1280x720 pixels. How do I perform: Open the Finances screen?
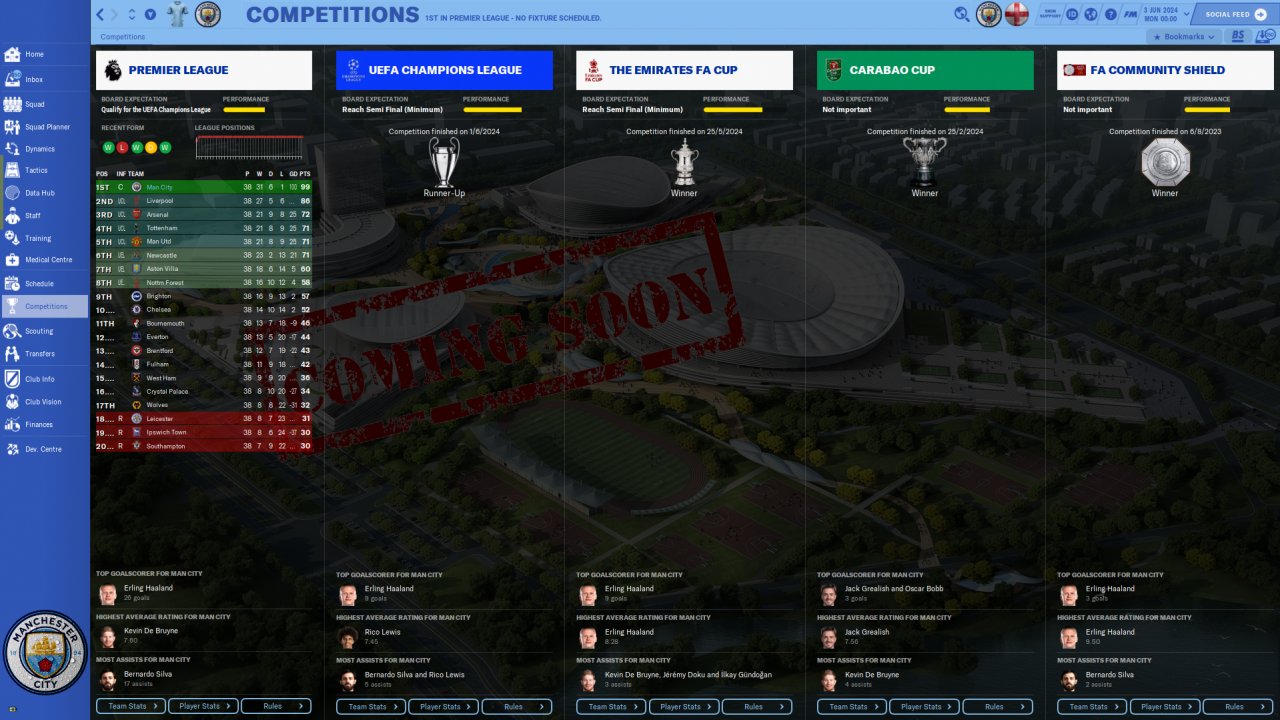click(39, 424)
